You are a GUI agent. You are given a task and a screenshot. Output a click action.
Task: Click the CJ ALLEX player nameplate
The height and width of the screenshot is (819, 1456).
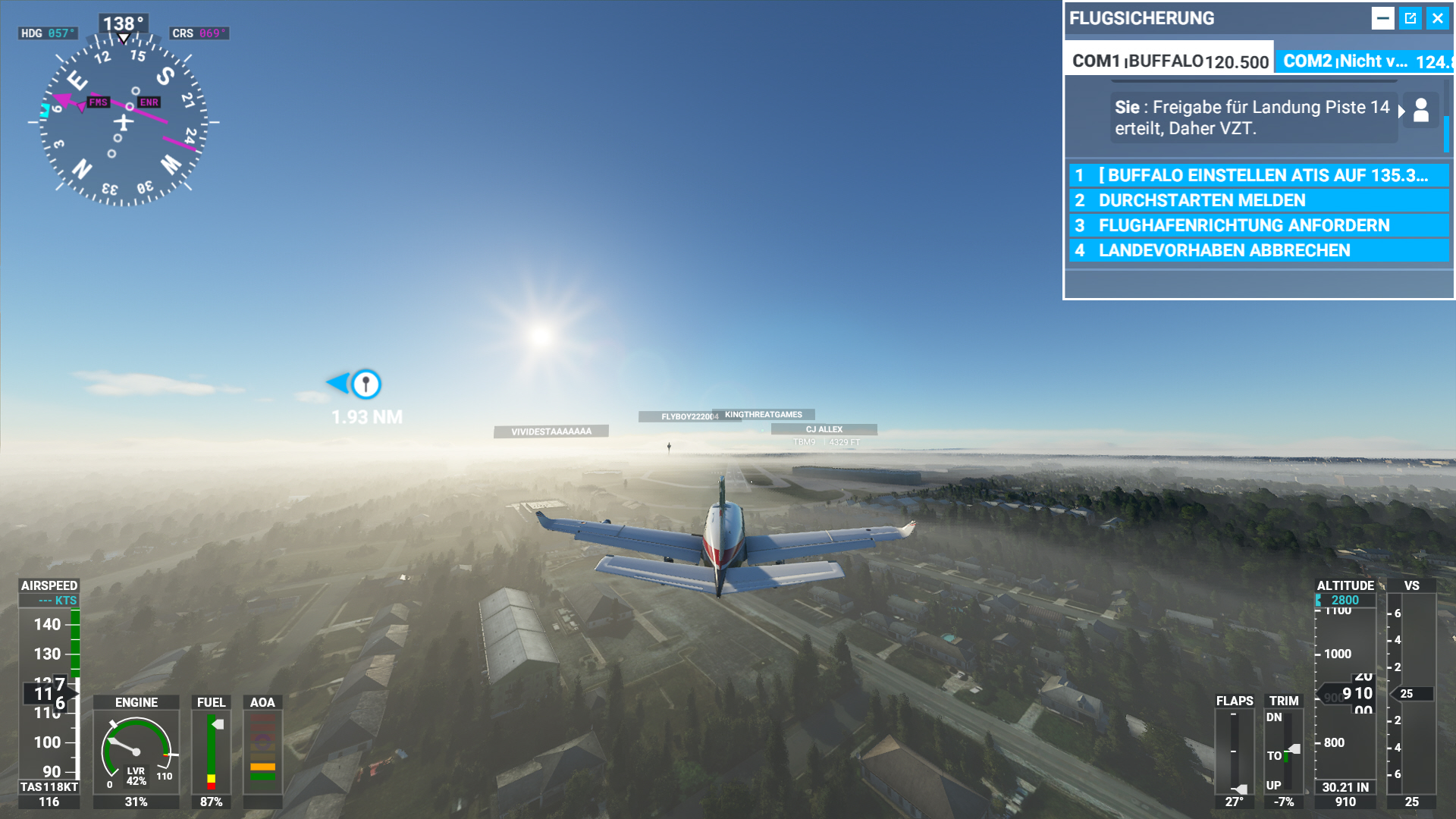tap(823, 428)
